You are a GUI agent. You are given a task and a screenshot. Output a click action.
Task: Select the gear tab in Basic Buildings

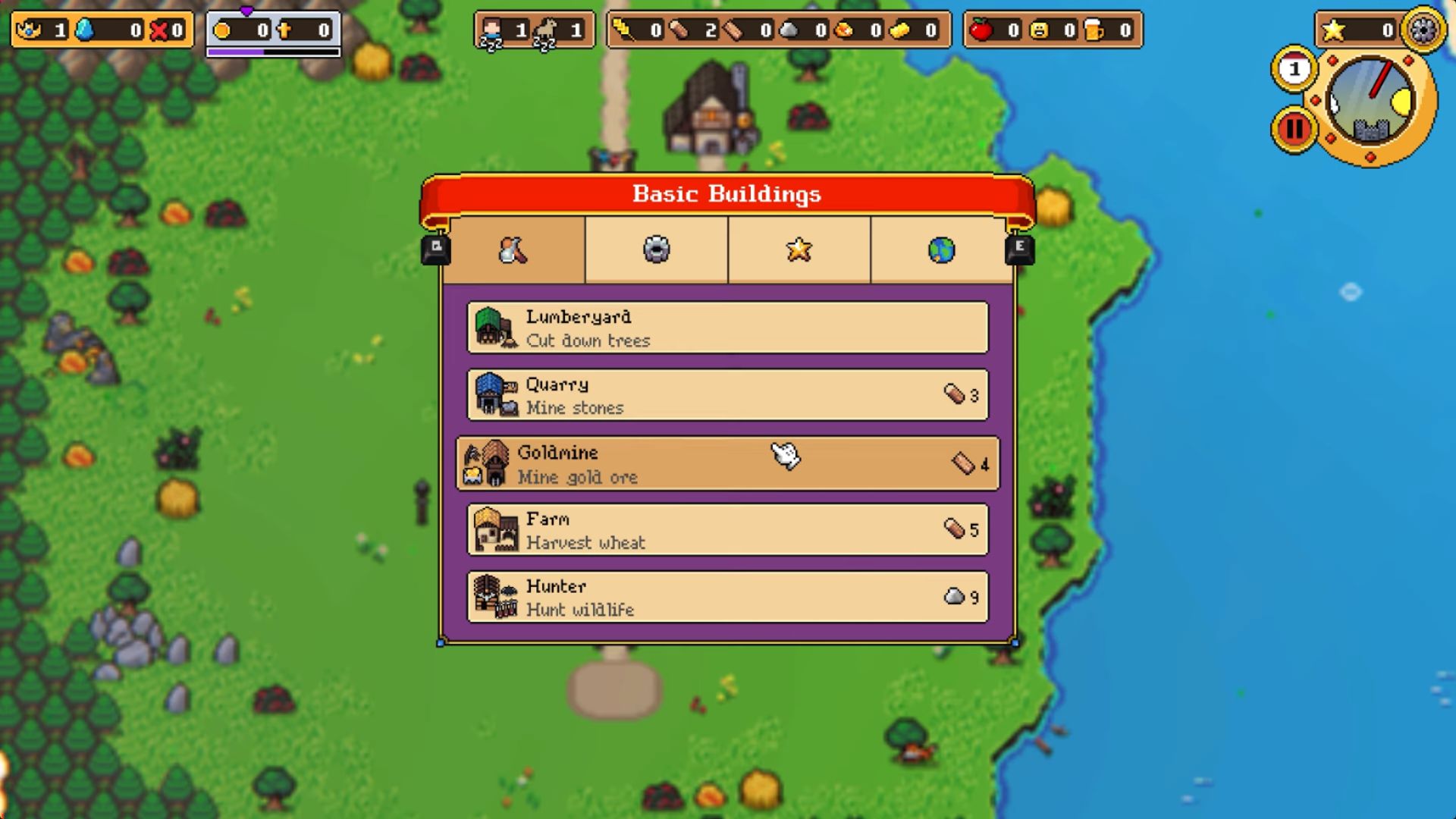pos(656,250)
